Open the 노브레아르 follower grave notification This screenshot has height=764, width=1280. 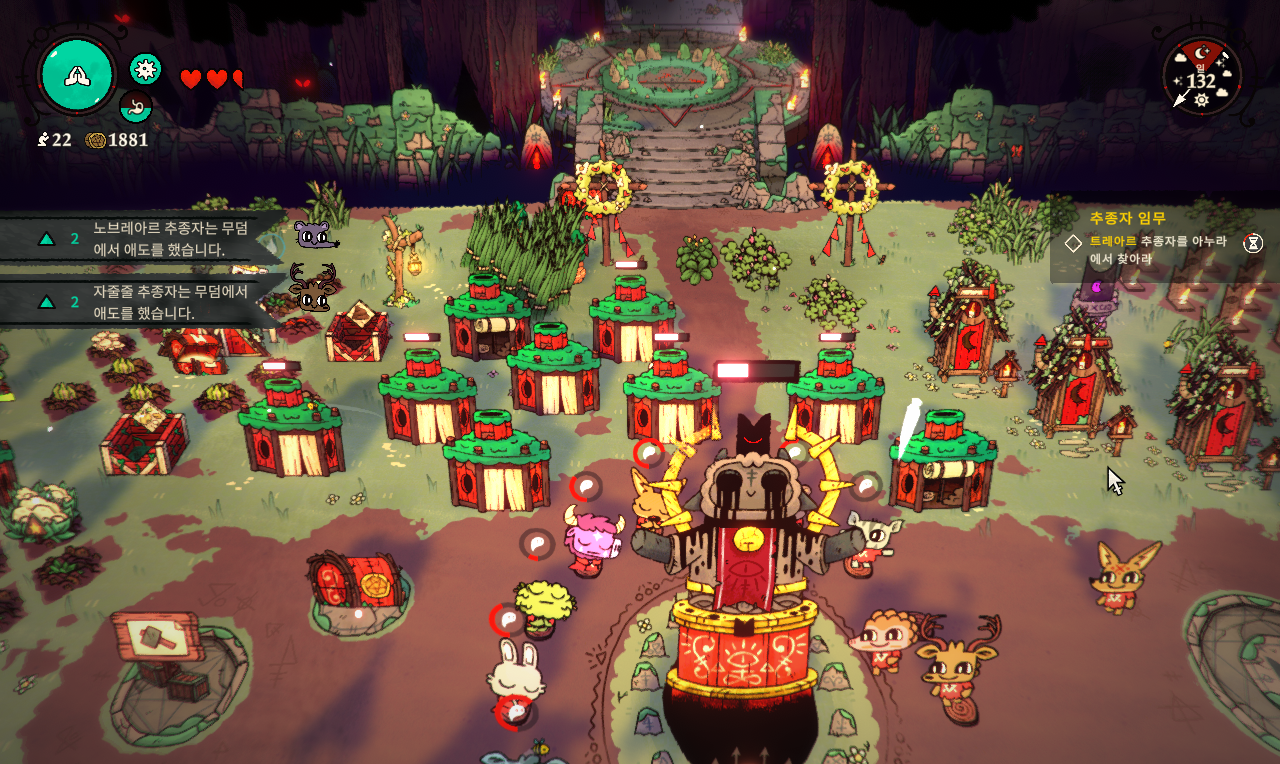150,239
